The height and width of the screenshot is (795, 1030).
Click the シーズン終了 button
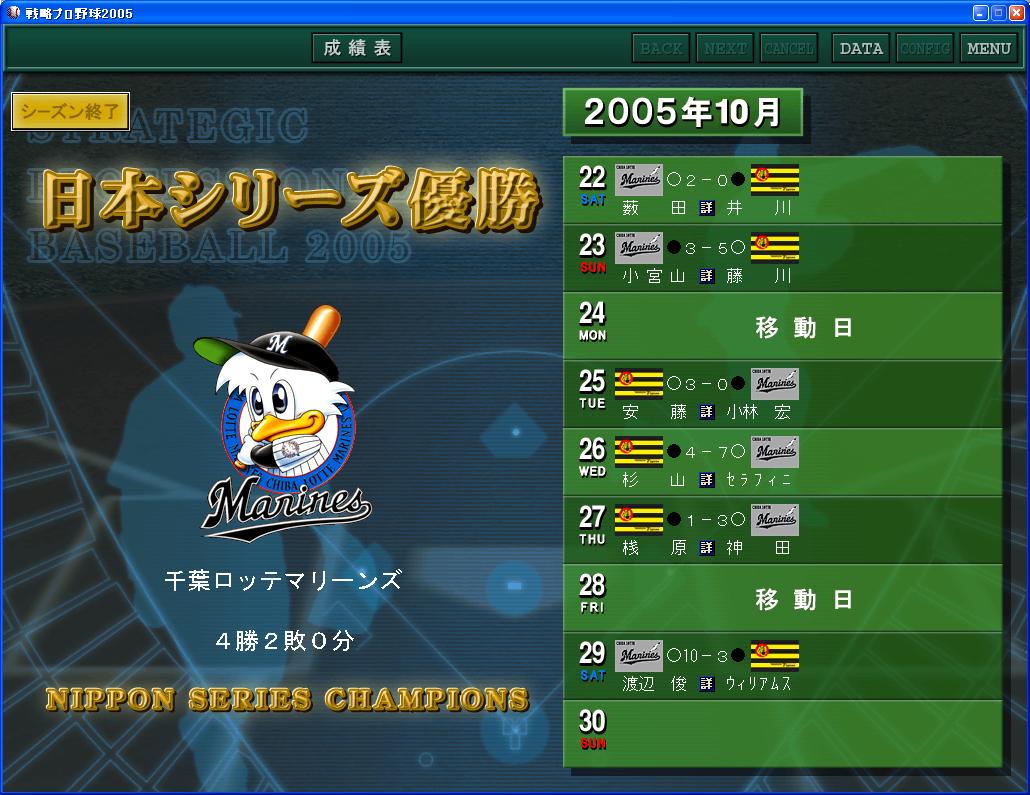pyautogui.click(x=70, y=112)
